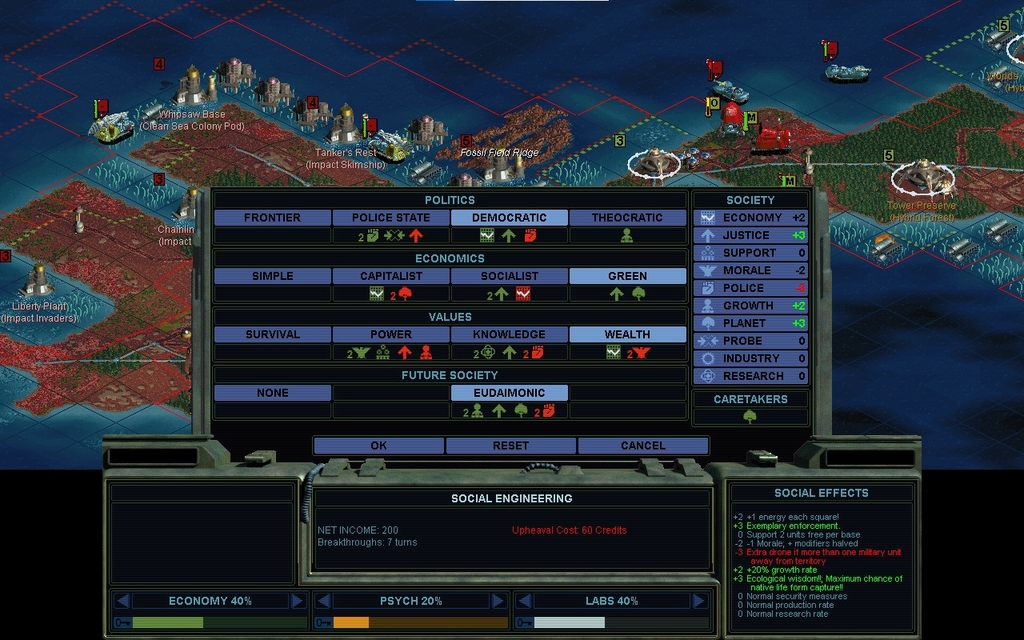Choose Socialist economics
Screen dimensions: 1024x640
pos(509,276)
